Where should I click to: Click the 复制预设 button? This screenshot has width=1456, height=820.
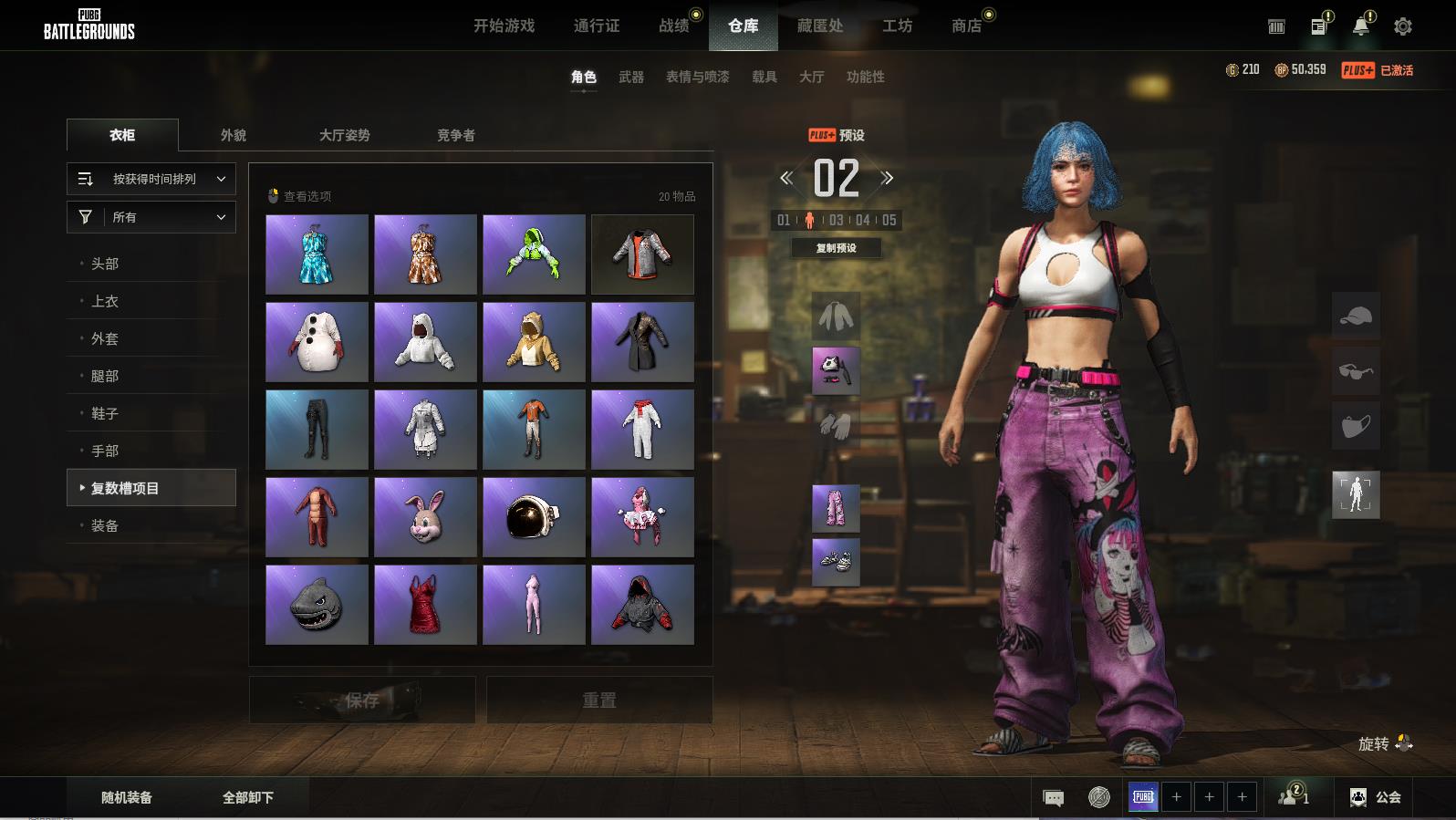(836, 248)
